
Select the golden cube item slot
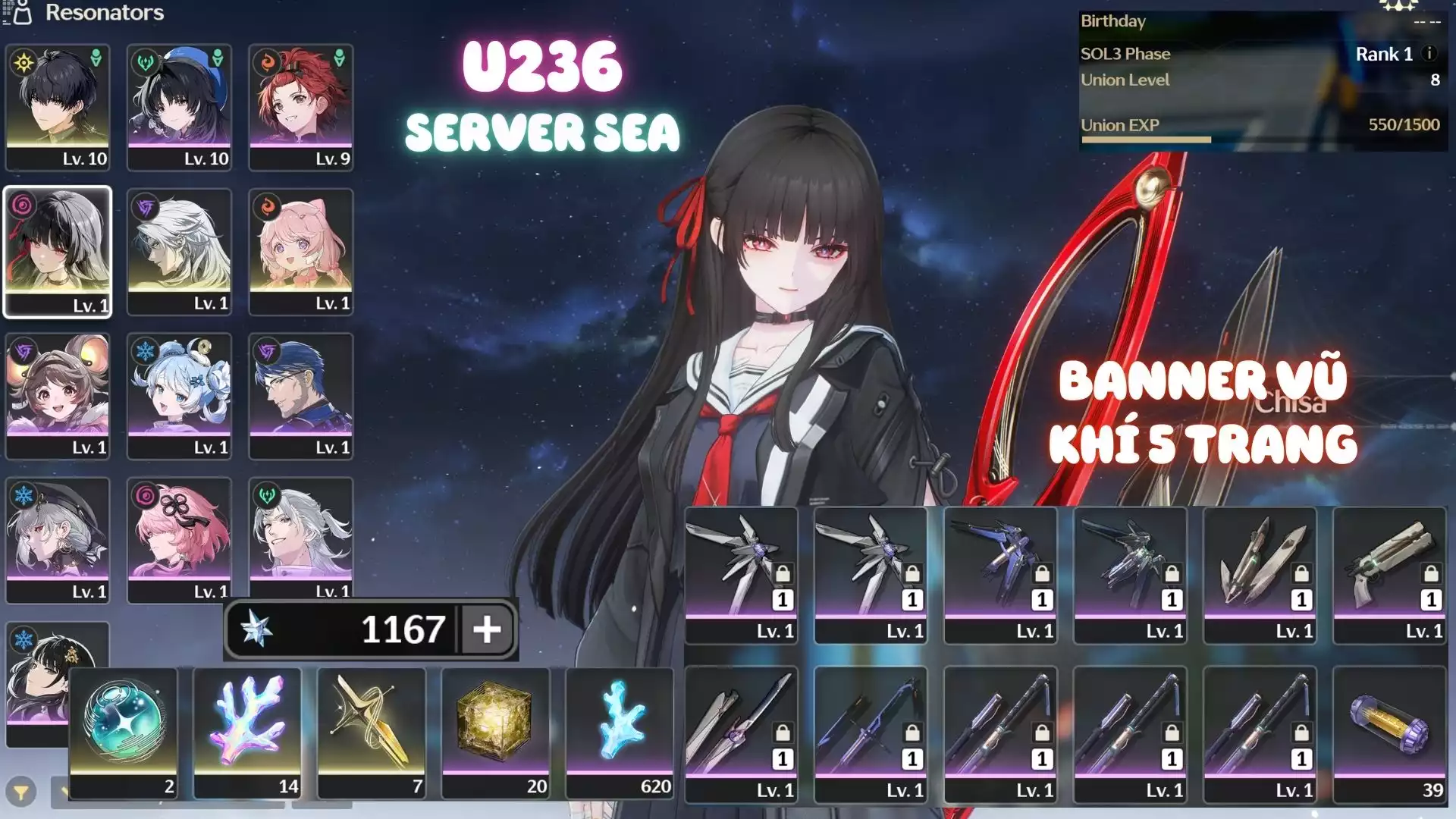tap(495, 733)
